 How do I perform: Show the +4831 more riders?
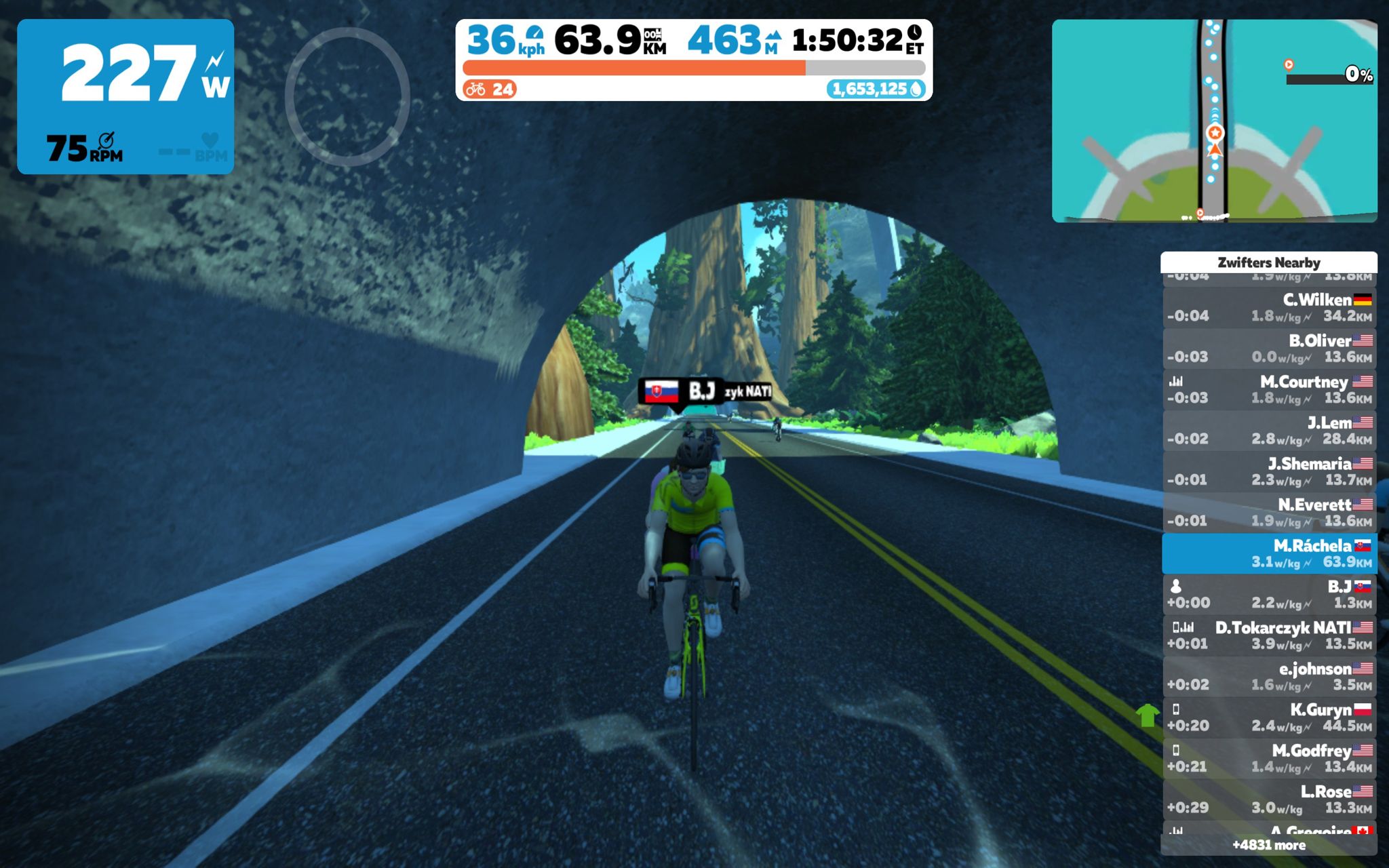click(1268, 845)
